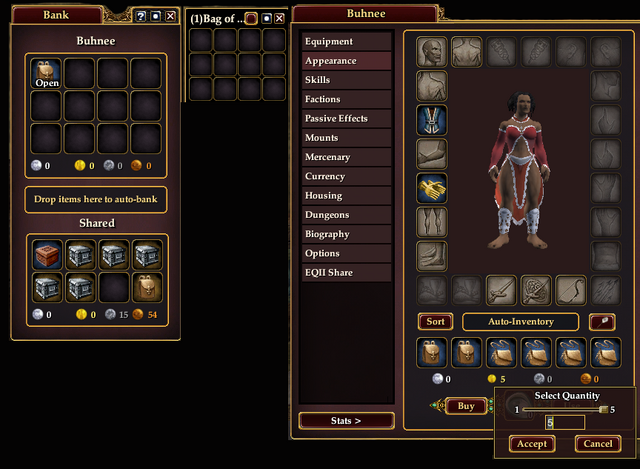The width and height of the screenshot is (640, 469).
Task: Open the bank bag labeled Open
Action: tap(47, 73)
